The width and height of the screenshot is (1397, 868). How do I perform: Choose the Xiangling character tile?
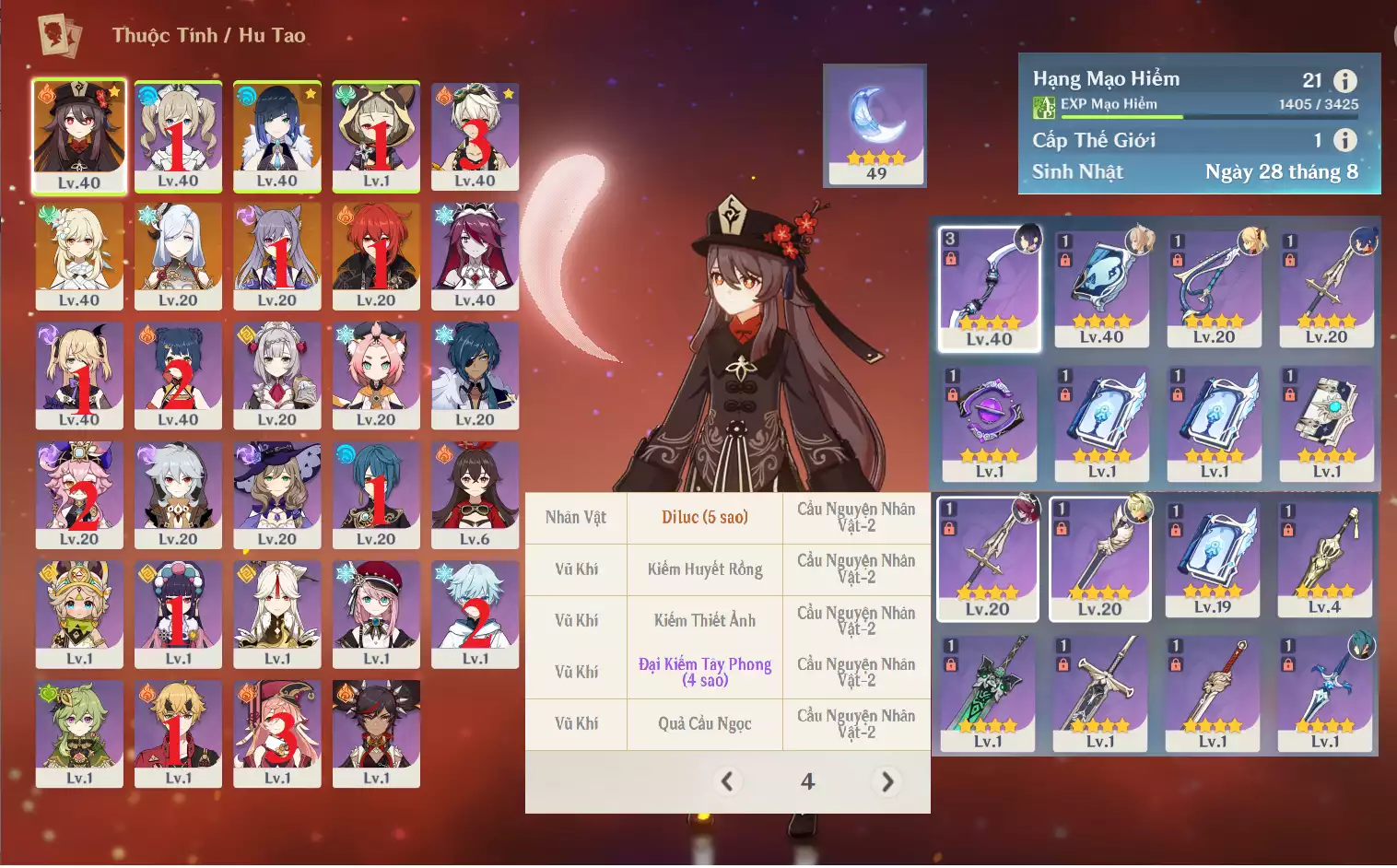click(178, 375)
